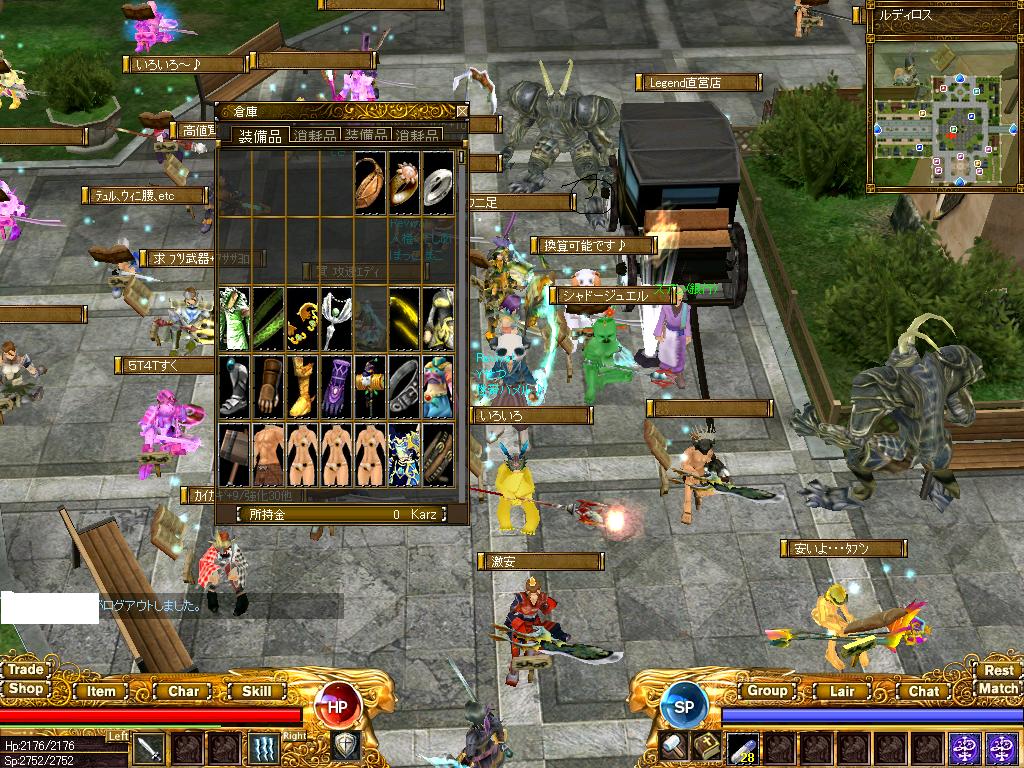Screen dimensions: 1024x768
Task: Open the Lair menu
Action: [842, 691]
